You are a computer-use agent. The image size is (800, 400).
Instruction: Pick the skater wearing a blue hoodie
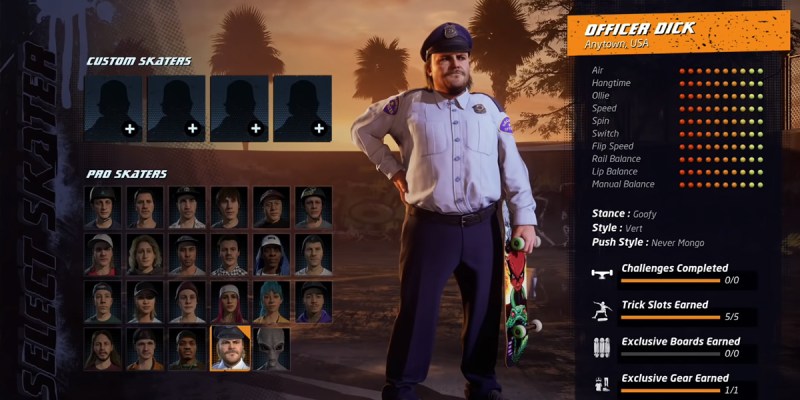coord(271,255)
